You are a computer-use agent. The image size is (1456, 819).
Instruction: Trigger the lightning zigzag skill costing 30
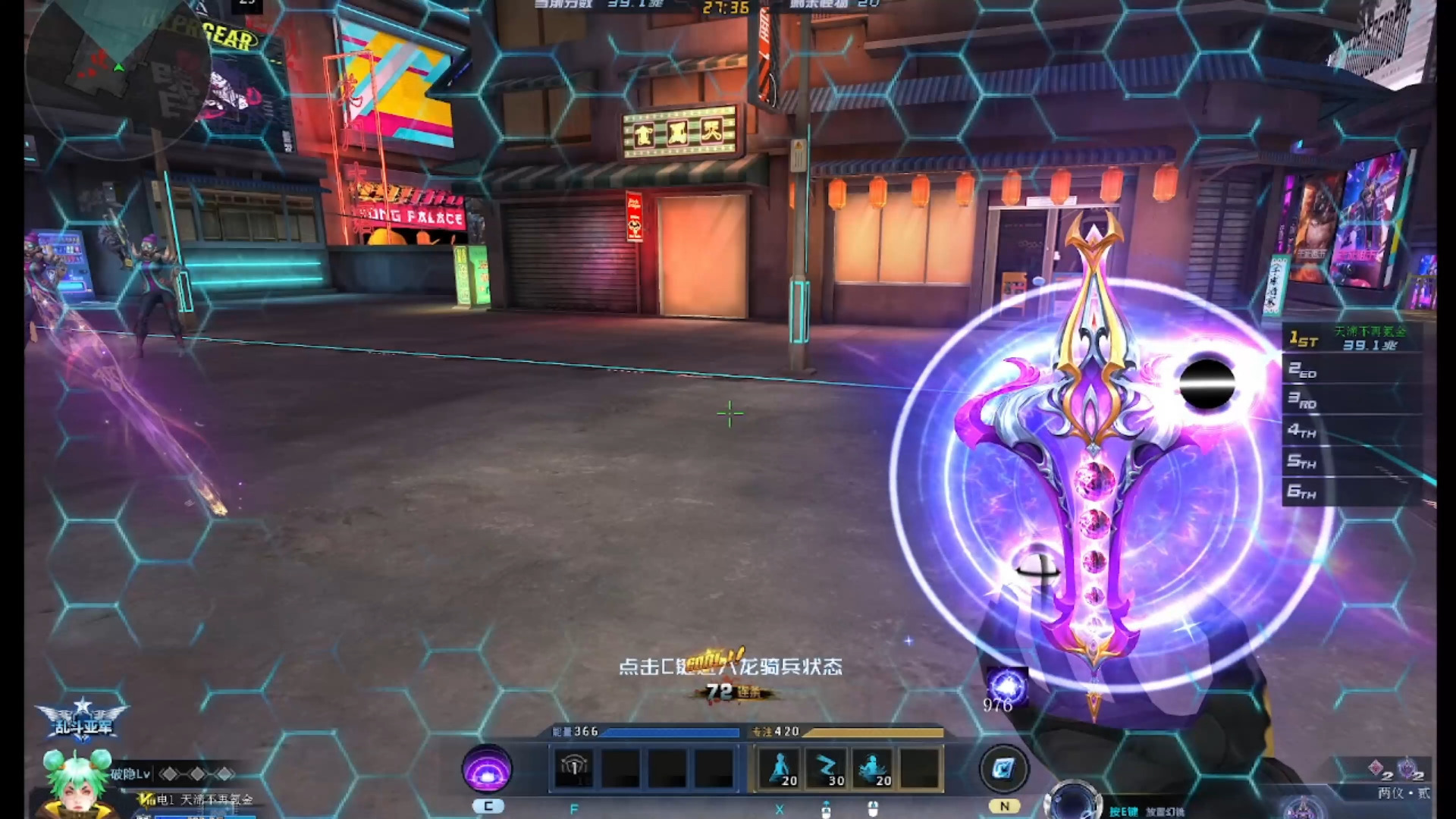click(826, 768)
